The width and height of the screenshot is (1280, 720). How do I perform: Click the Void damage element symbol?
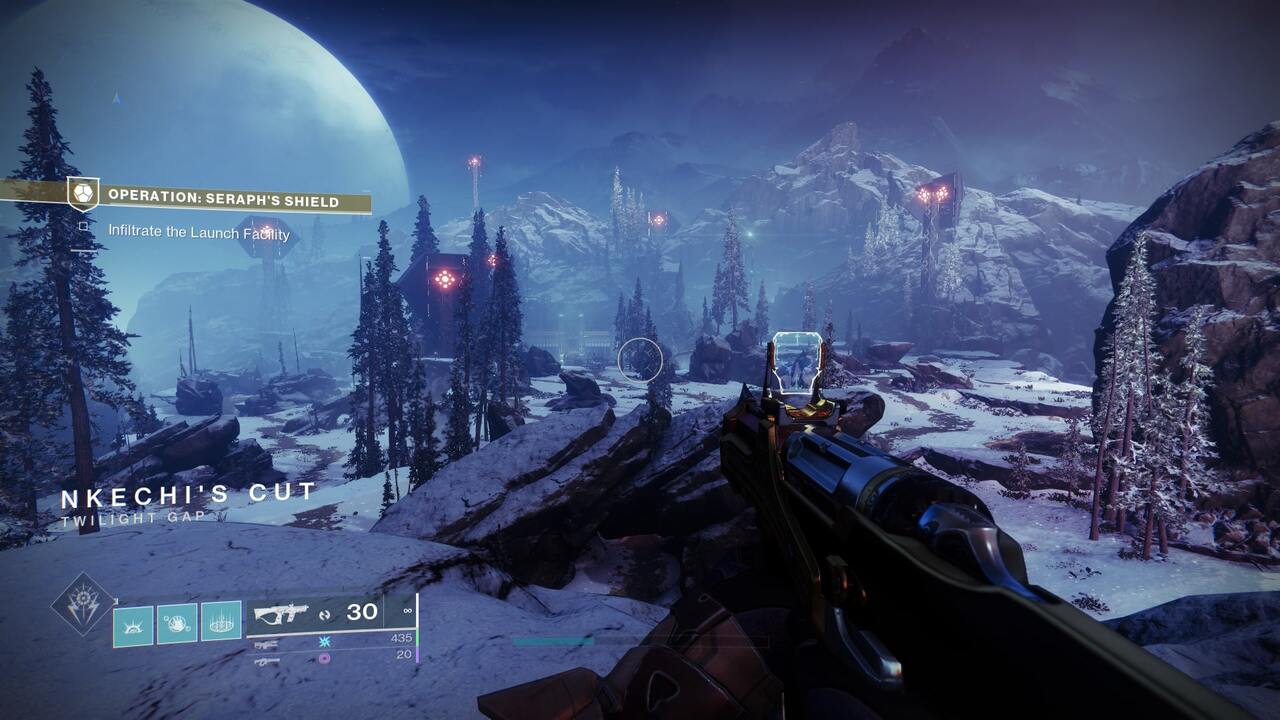coord(324,659)
